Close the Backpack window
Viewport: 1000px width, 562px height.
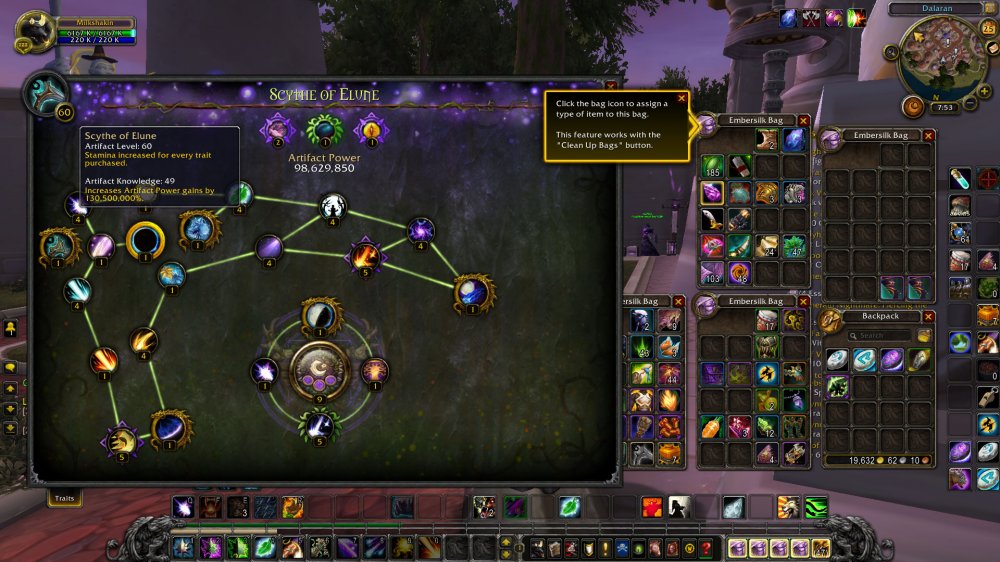(x=928, y=316)
